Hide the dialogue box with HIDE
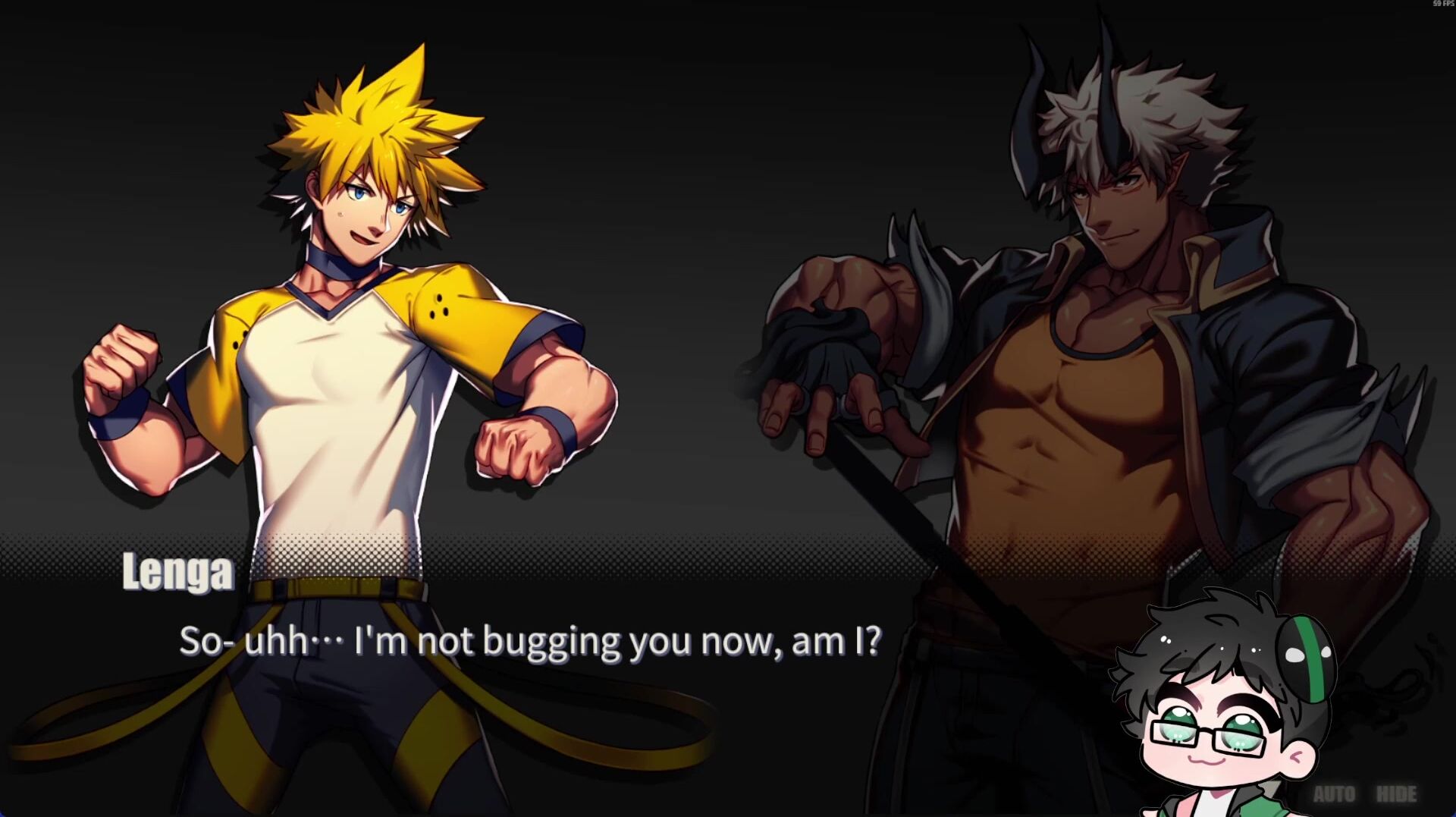Screen dimensions: 1456x817 (x=1396, y=794)
